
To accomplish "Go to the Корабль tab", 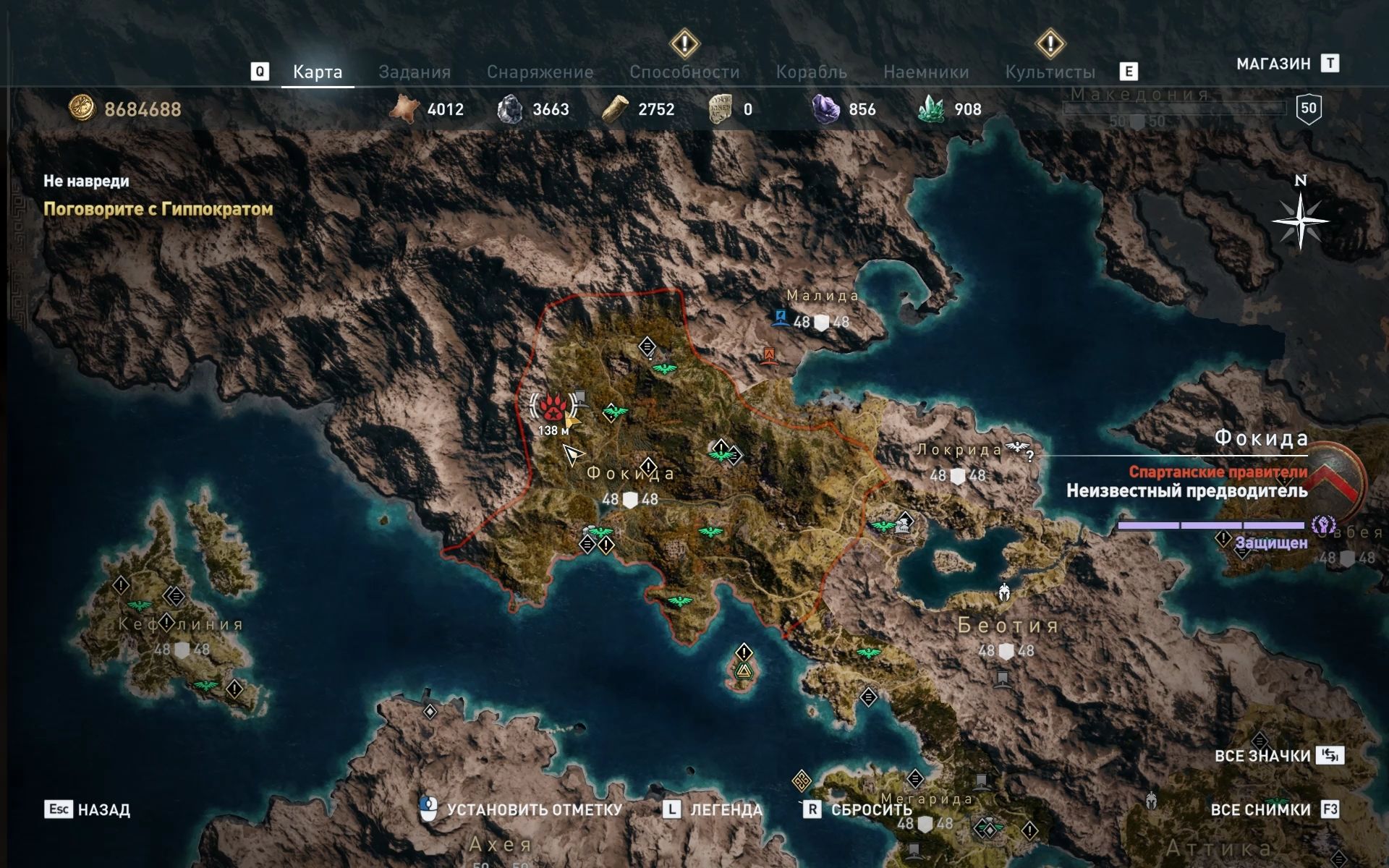I will (811, 72).
